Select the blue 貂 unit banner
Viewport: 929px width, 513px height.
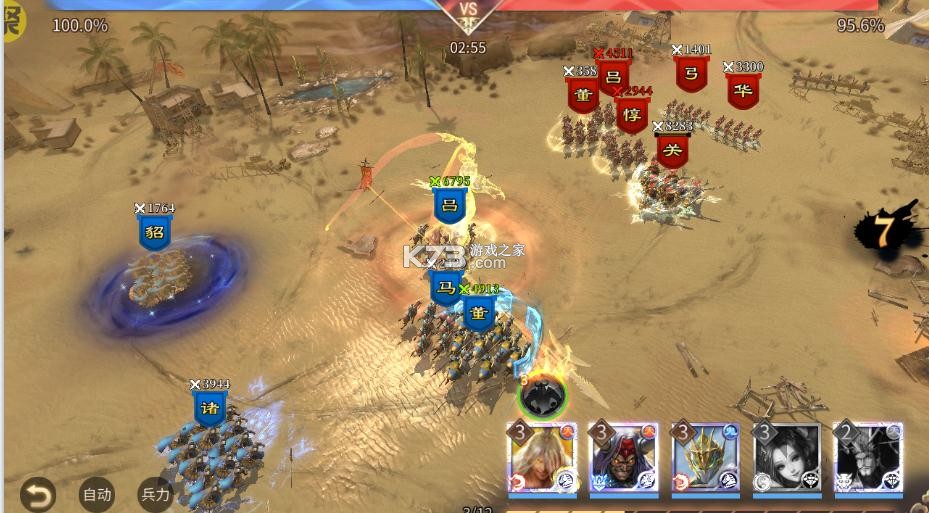(x=155, y=233)
